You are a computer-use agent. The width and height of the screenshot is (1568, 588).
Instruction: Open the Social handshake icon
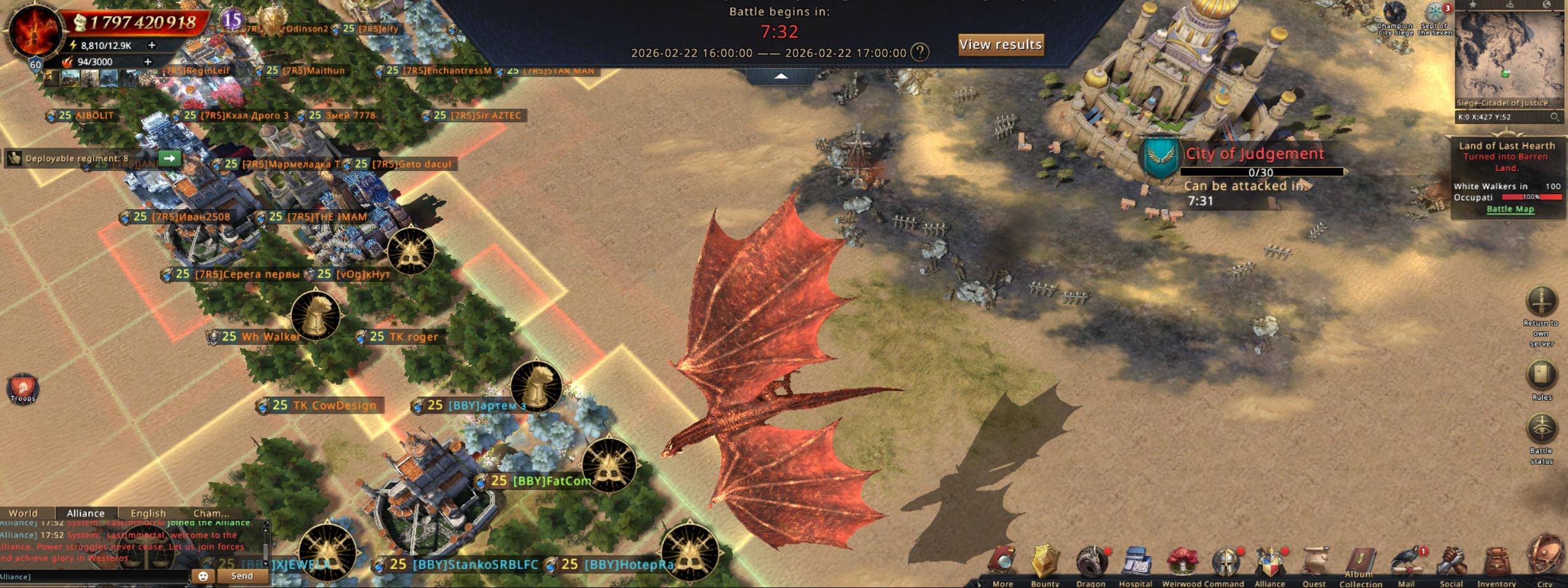point(1451,564)
